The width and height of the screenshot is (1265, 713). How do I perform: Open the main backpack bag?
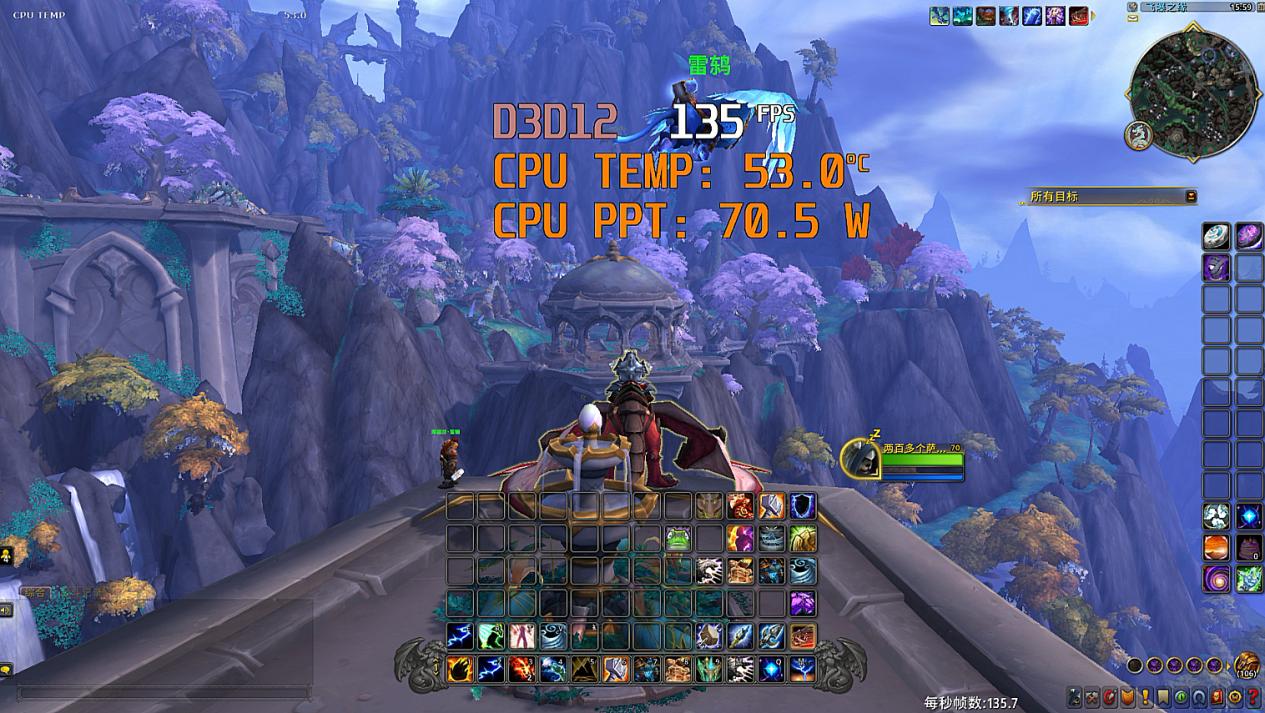pos(1246,665)
